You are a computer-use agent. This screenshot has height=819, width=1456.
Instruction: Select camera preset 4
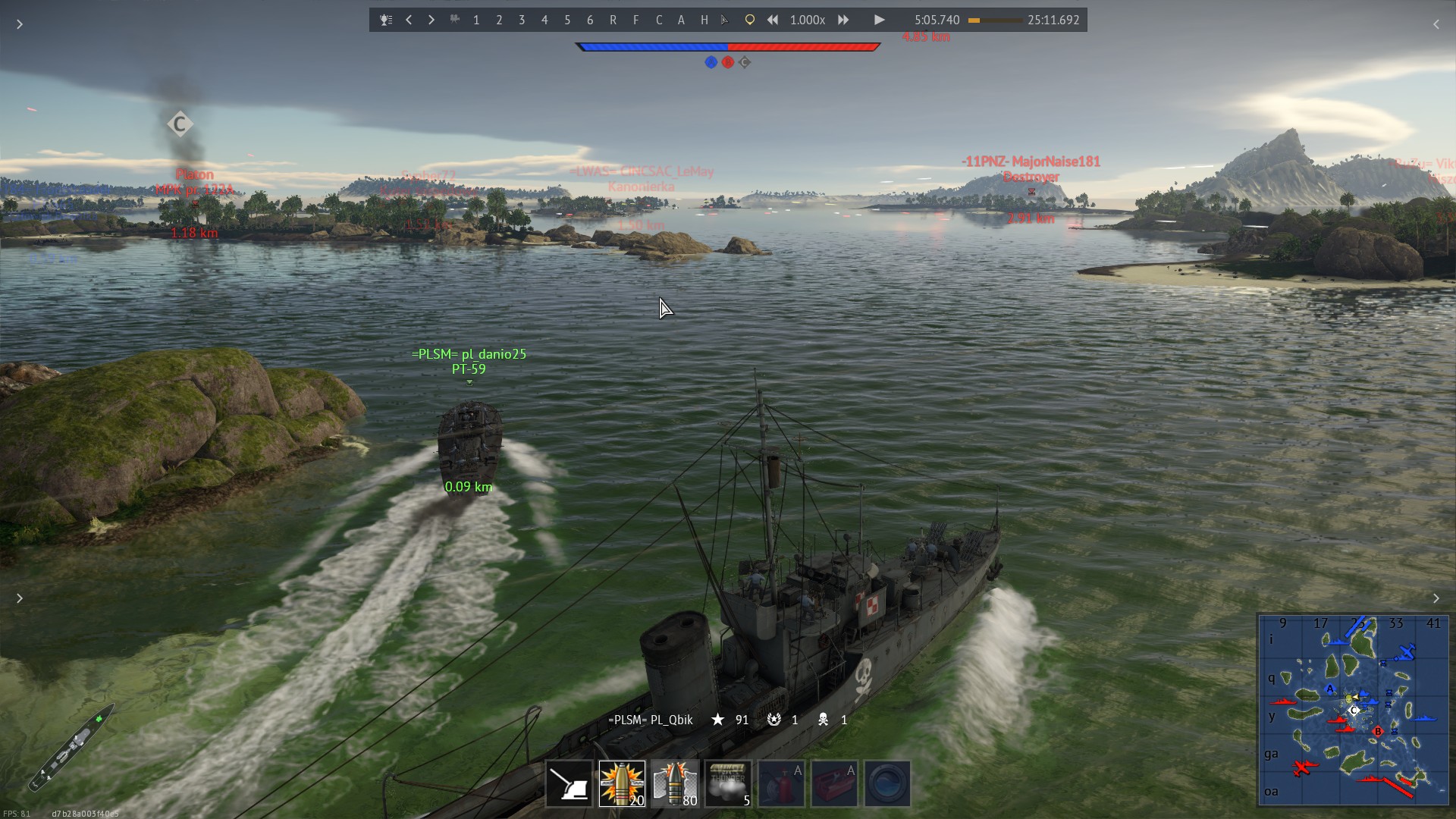(544, 20)
